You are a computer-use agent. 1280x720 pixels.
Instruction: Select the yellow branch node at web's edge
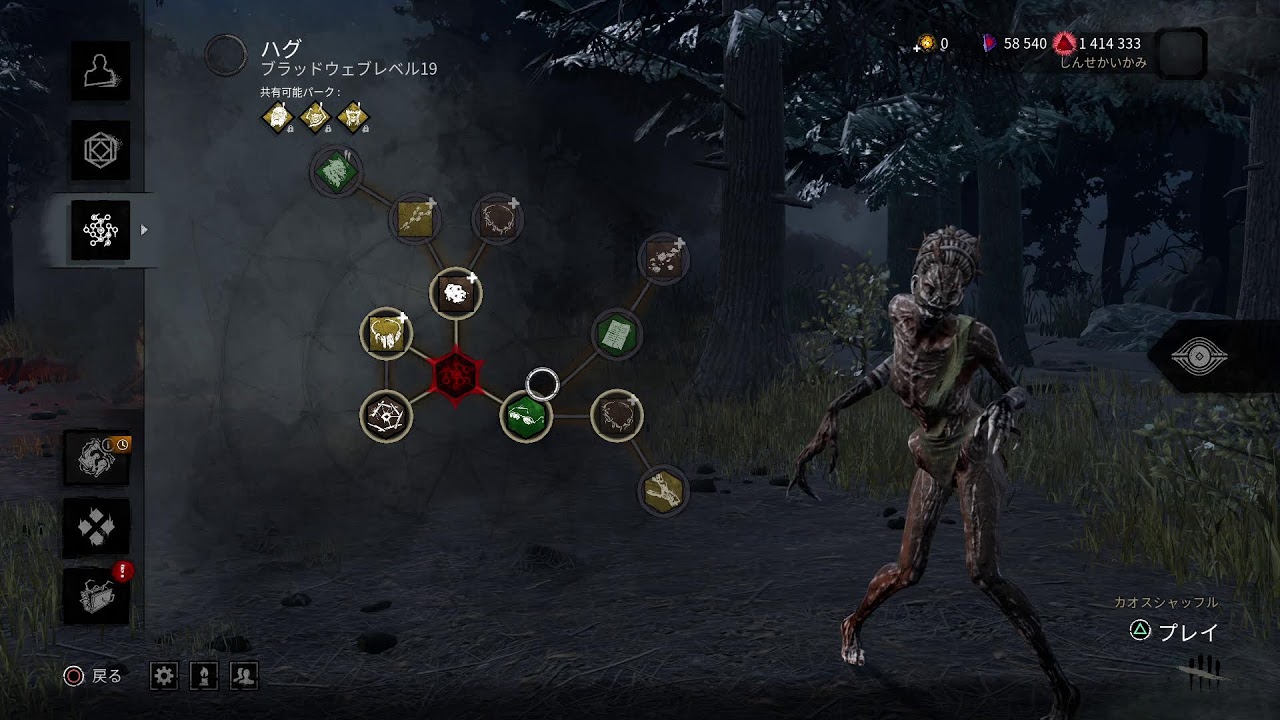(x=663, y=491)
